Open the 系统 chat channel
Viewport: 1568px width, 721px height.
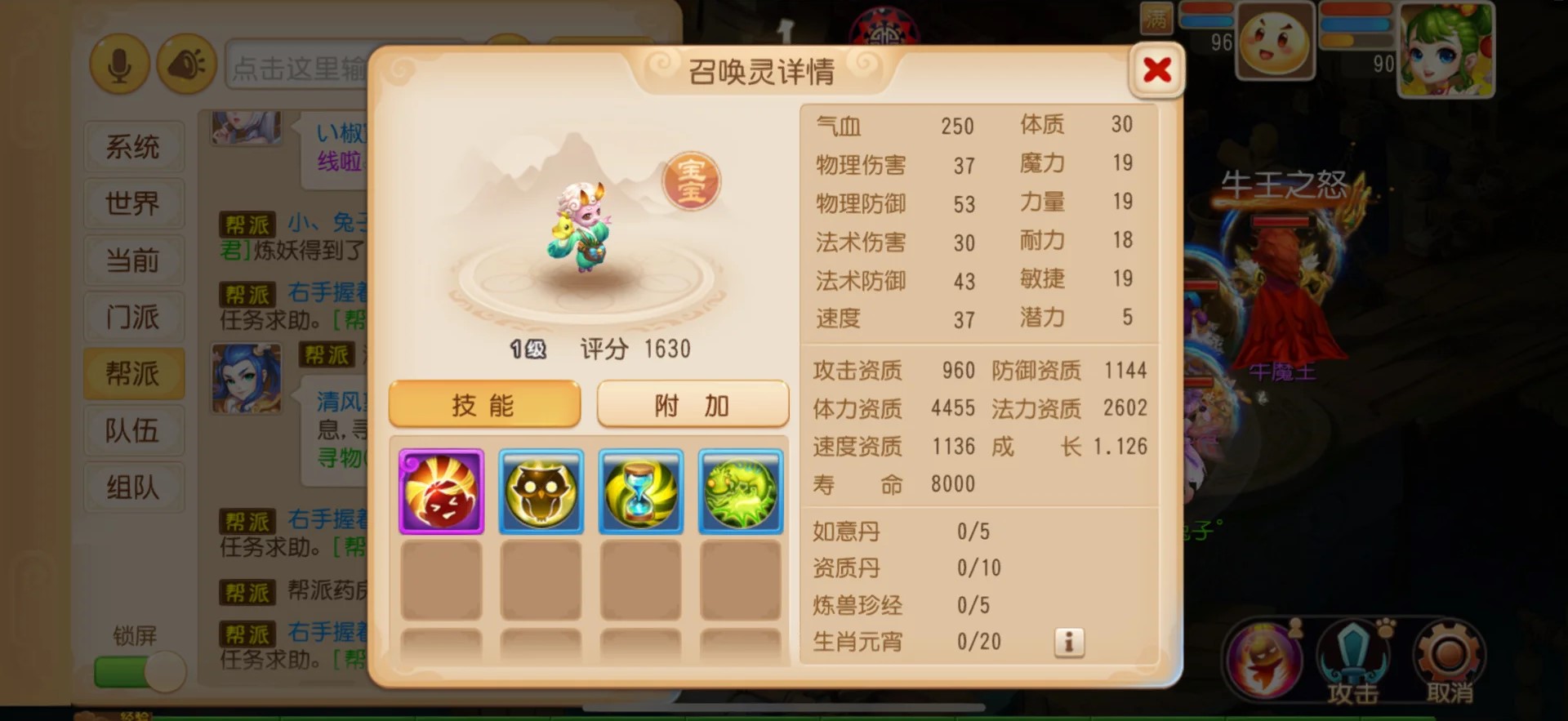tap(133, 147)
